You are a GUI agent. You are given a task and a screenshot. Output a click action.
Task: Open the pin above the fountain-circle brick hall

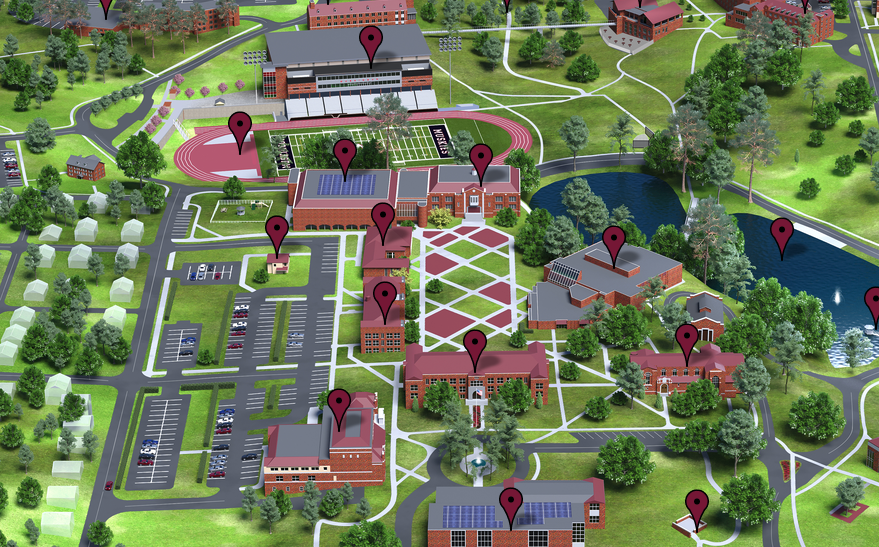(475, 346)
